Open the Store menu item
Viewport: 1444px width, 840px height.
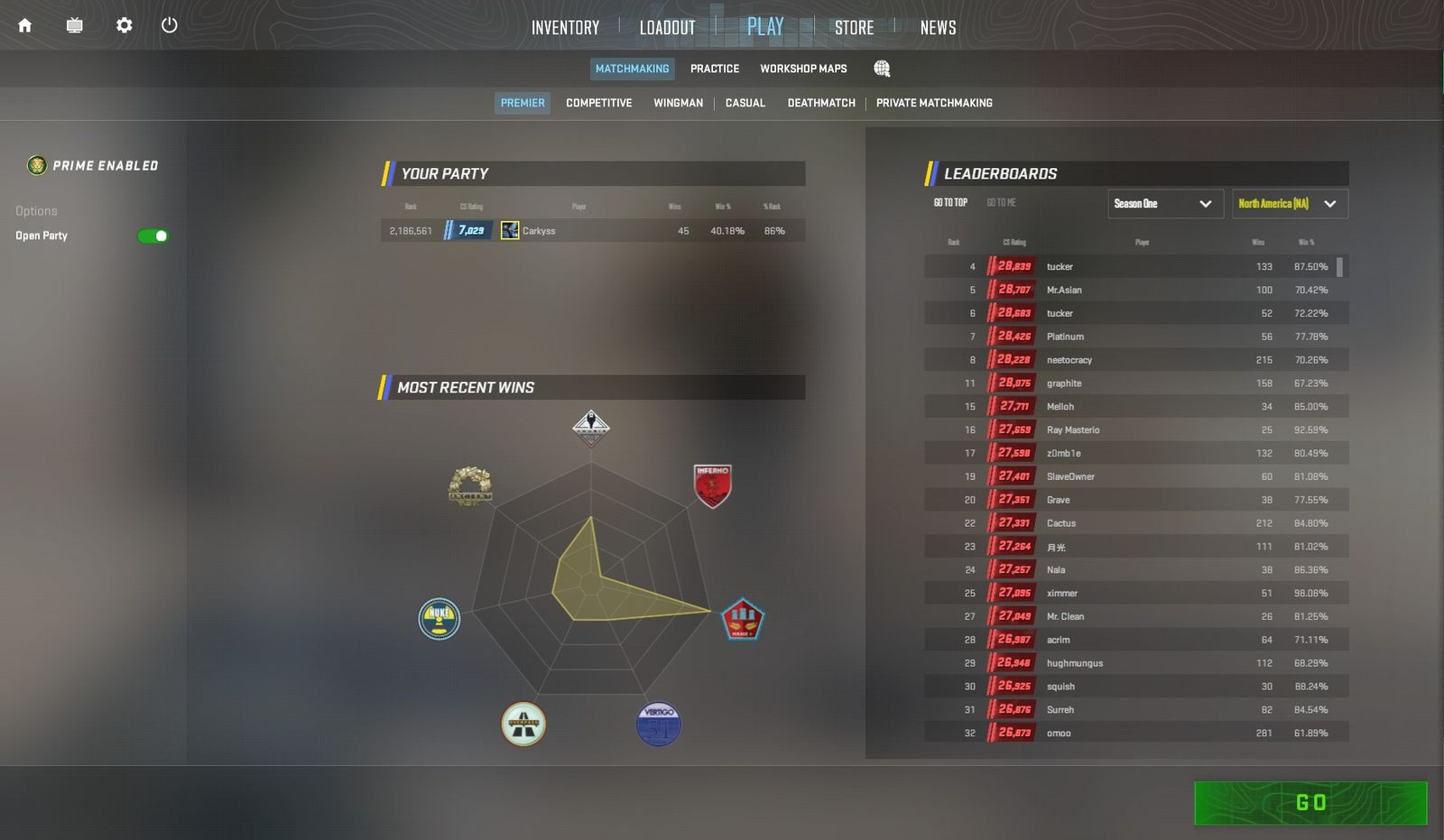coord(853,27)
